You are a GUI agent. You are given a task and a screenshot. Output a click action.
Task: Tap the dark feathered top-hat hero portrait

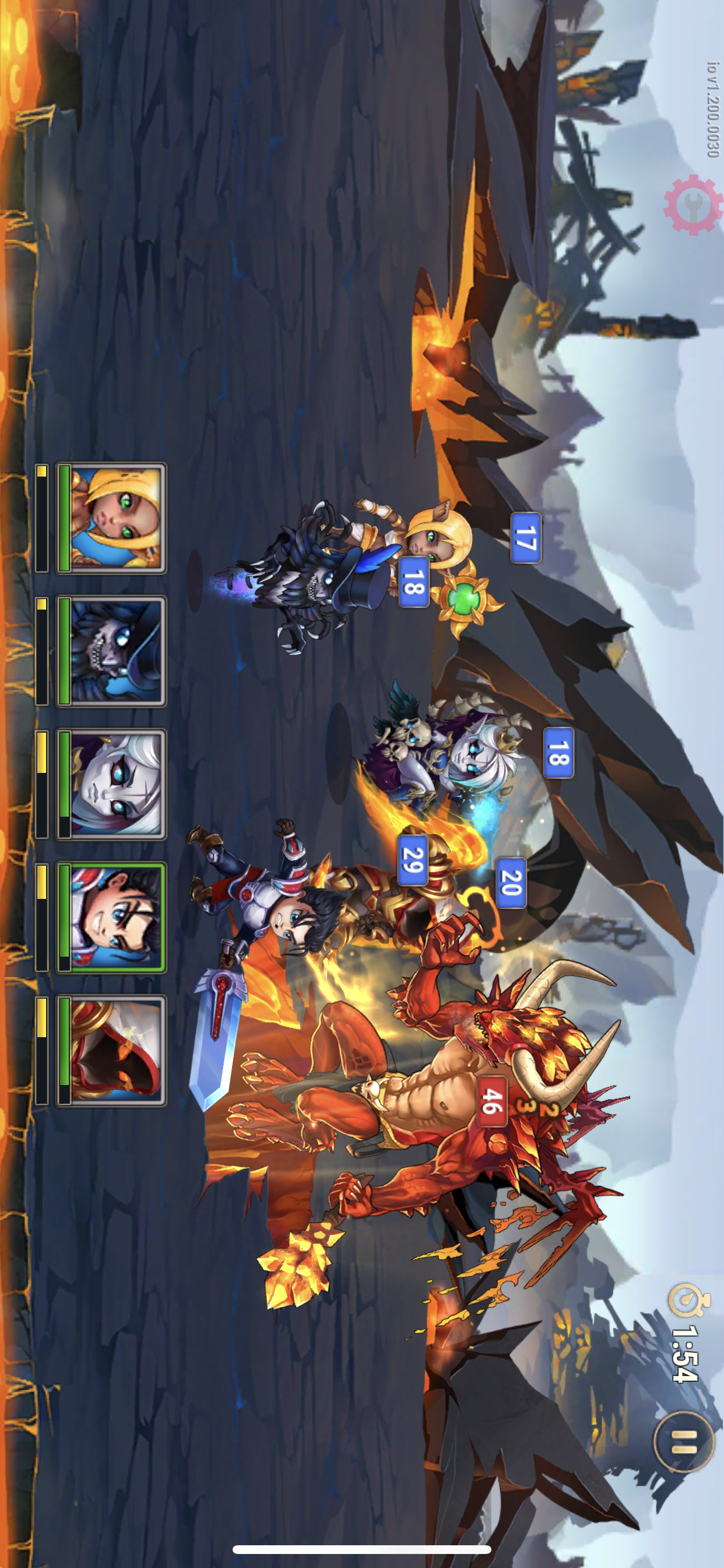point(112,652)
